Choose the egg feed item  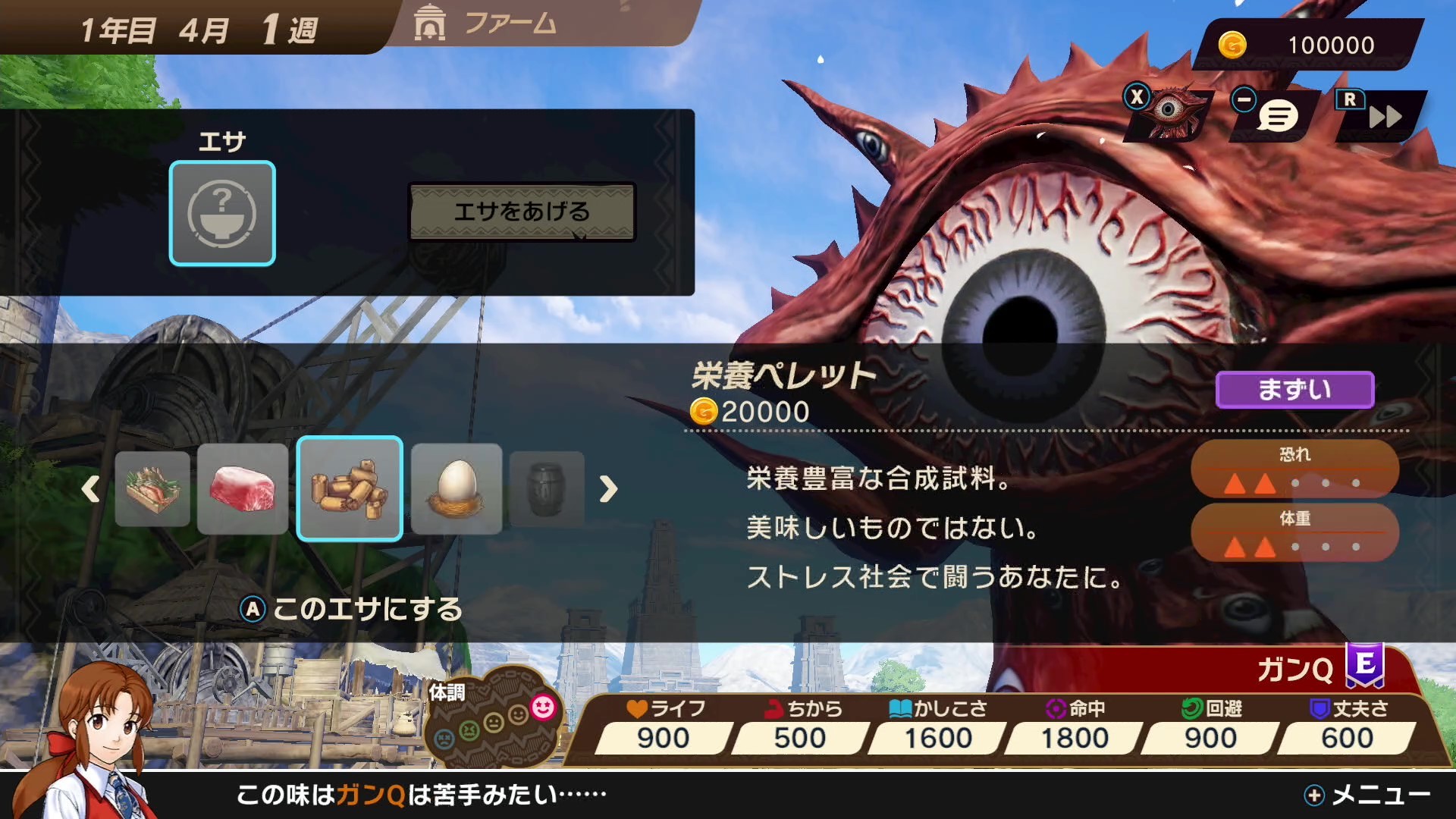click(x=455, y=489)
